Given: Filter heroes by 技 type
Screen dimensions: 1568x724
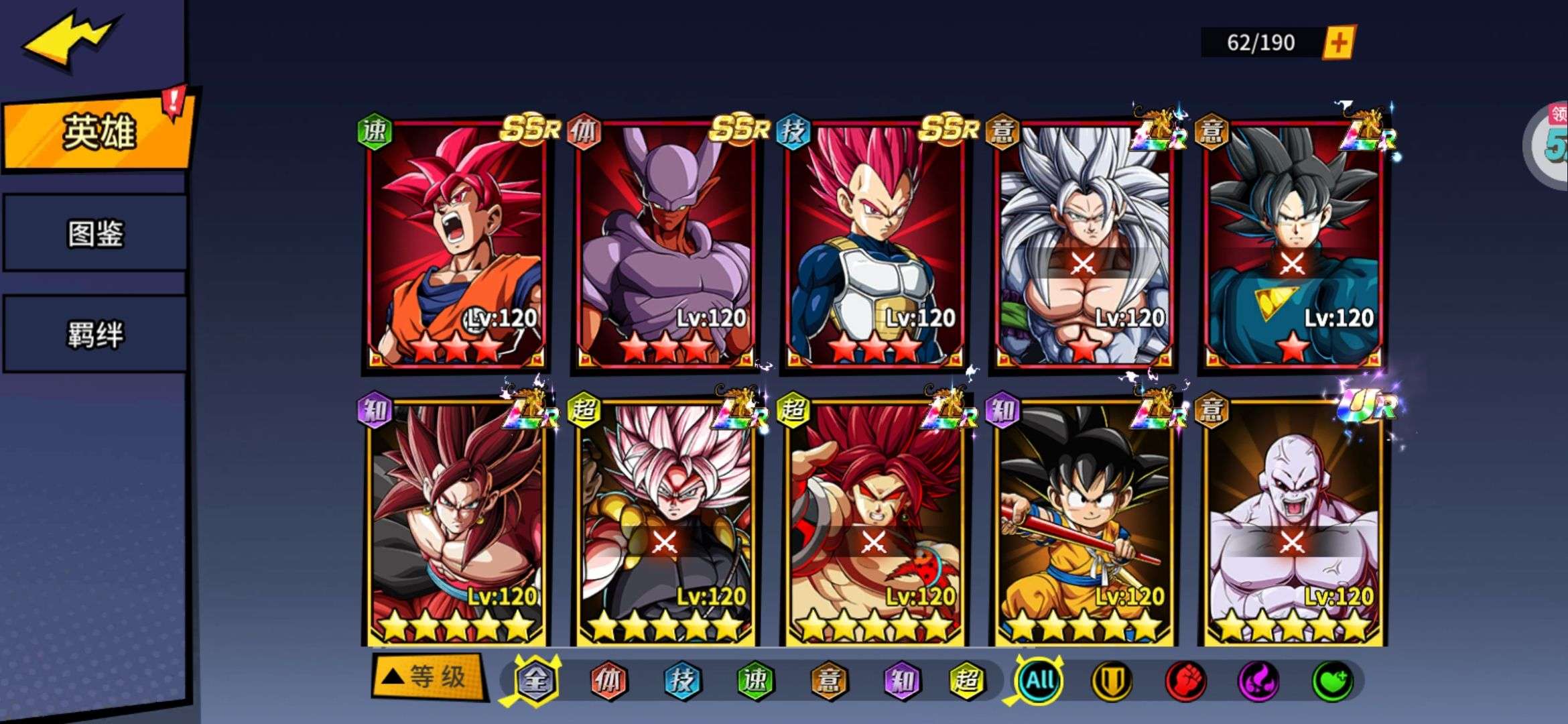Looking at the screenshot, I should pos(682,681).
